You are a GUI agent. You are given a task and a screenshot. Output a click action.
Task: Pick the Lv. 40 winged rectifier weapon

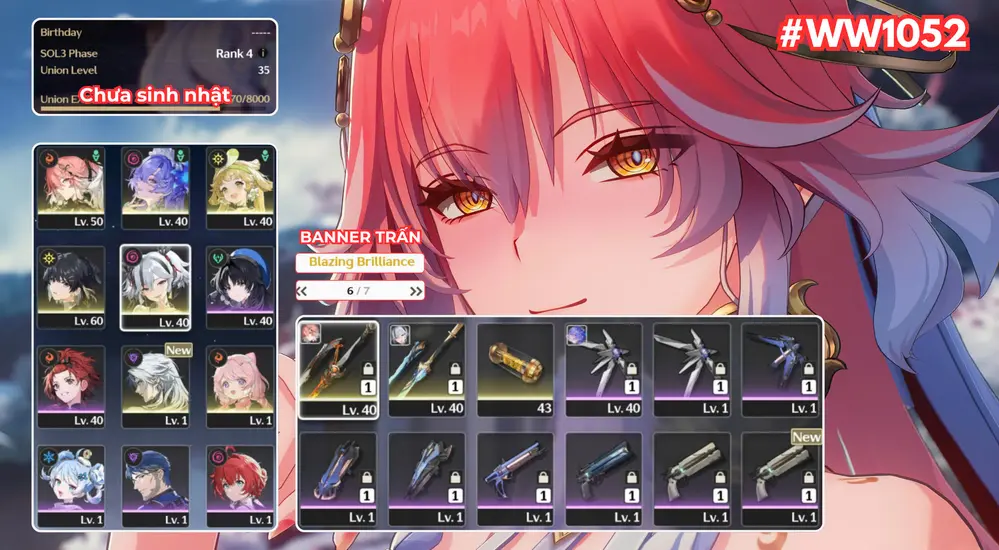(604, 368)
